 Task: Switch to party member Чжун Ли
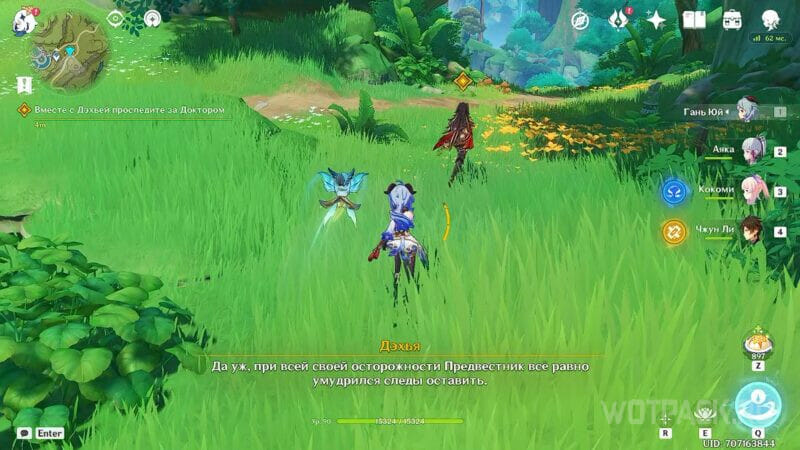tap(751, 229)
